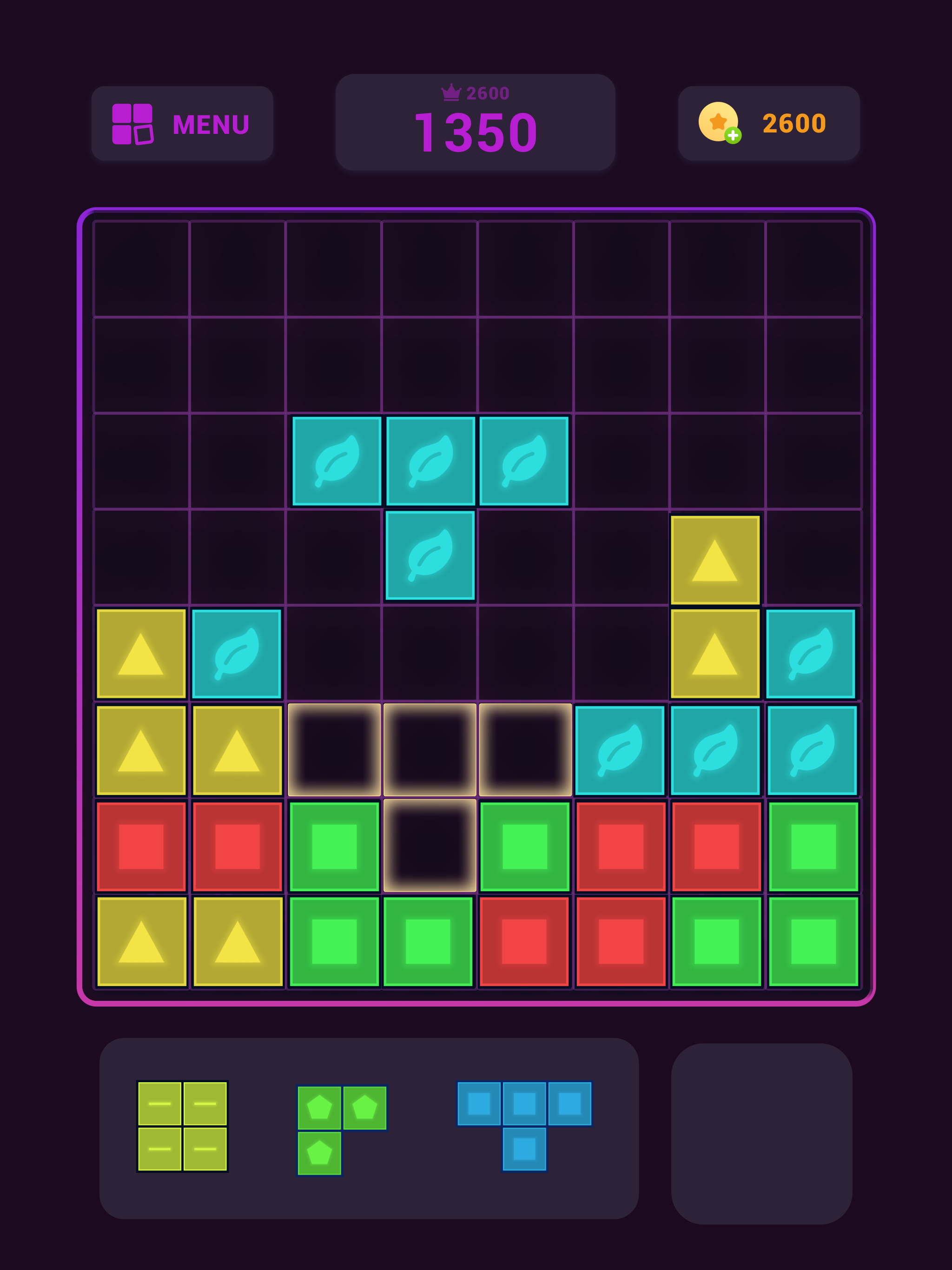Click the coin balance showing 2600
The width and height of the screenshot is (952, 1270).
click(793, 123)
